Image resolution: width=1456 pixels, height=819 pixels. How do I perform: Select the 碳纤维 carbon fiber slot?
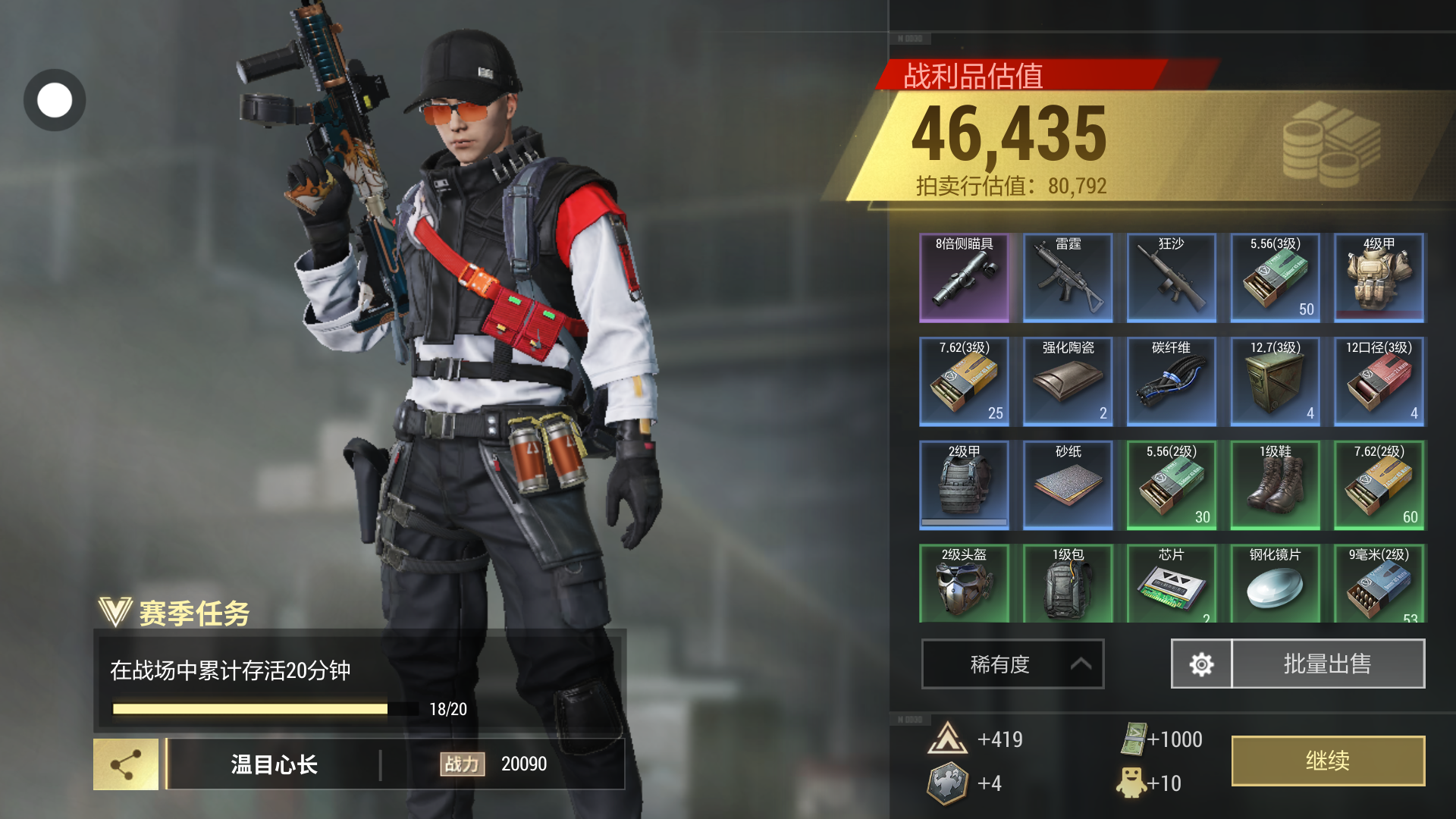tap(1172, 381)
